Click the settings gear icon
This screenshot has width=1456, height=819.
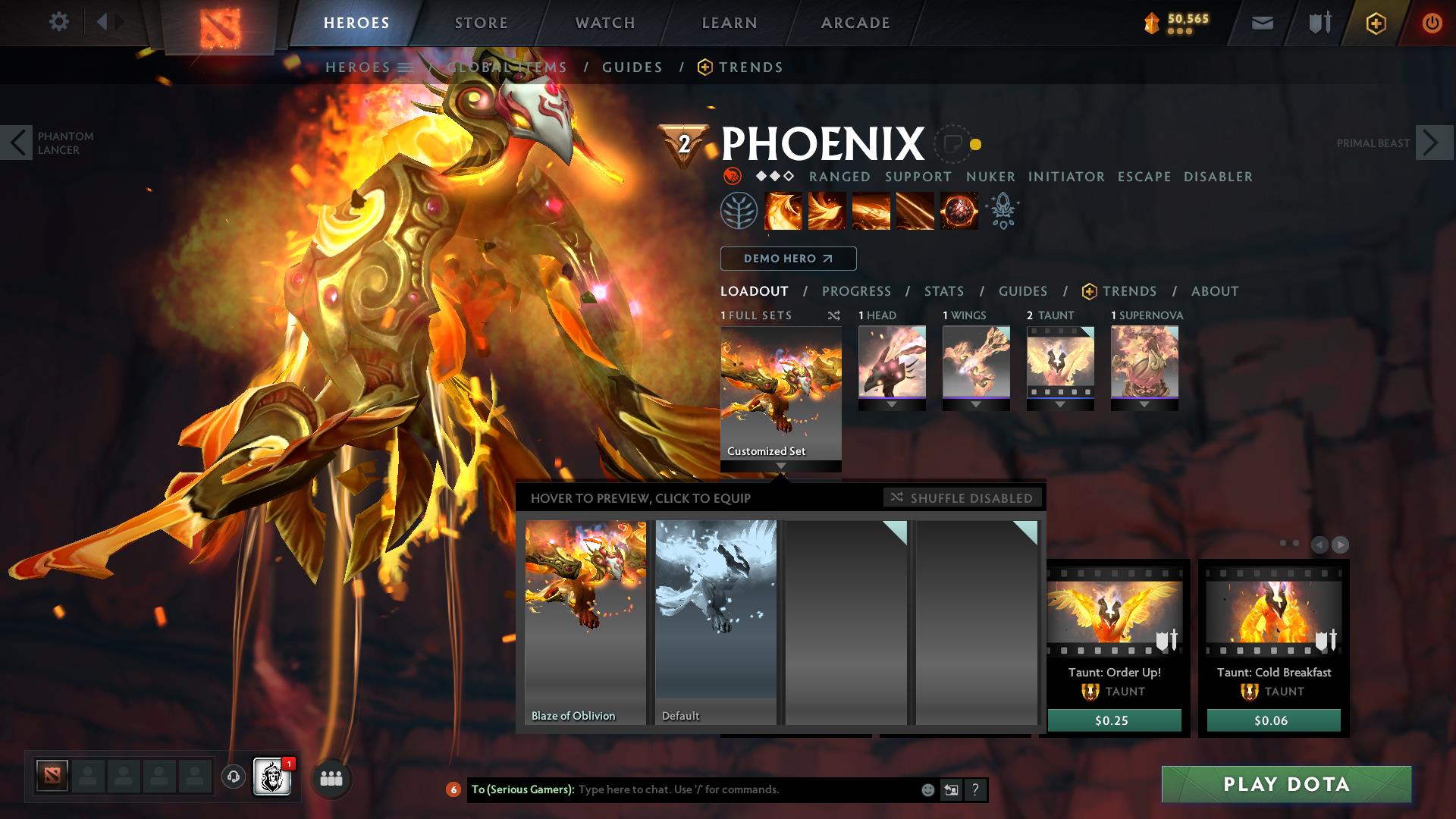(59, 22)
